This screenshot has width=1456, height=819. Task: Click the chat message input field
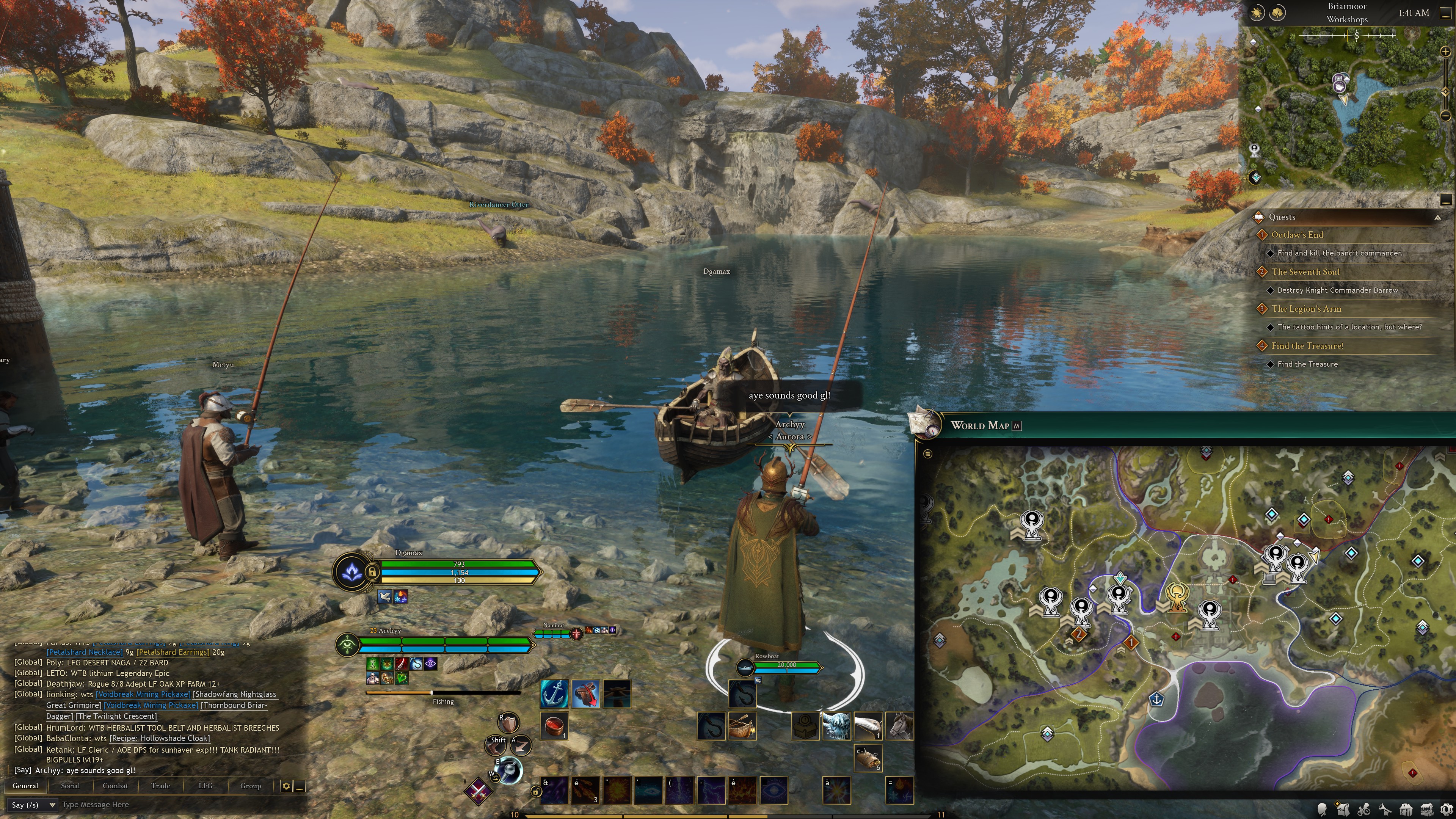click(x=169, y=804)
